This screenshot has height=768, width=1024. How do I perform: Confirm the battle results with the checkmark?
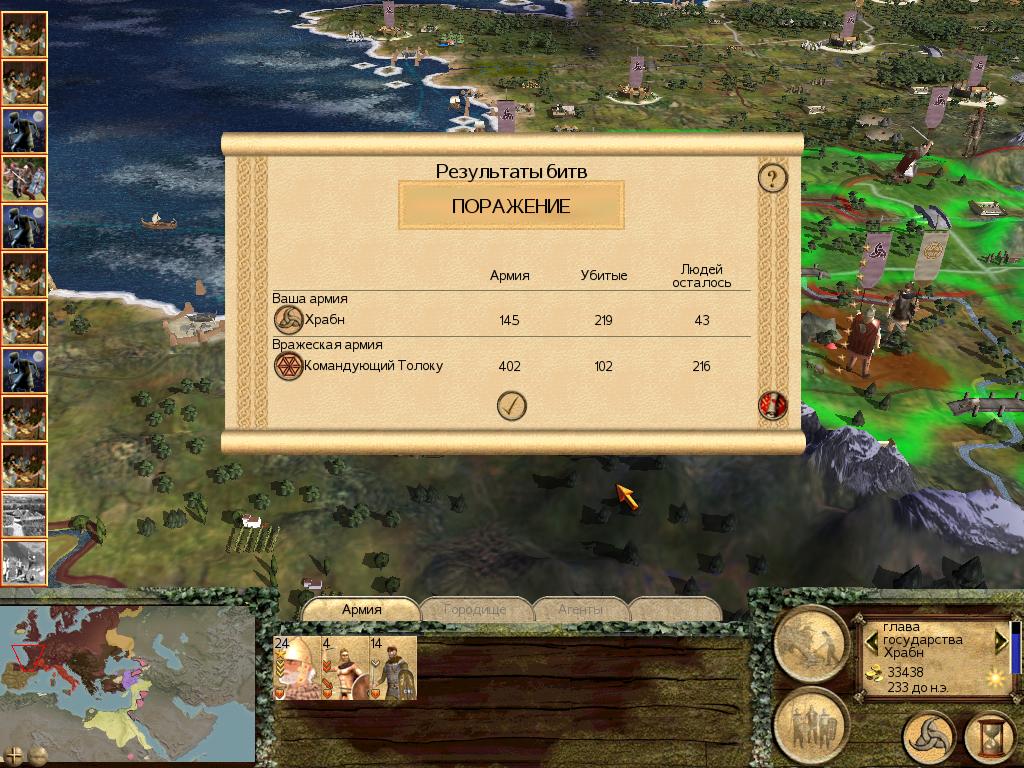tap(512, 406)
